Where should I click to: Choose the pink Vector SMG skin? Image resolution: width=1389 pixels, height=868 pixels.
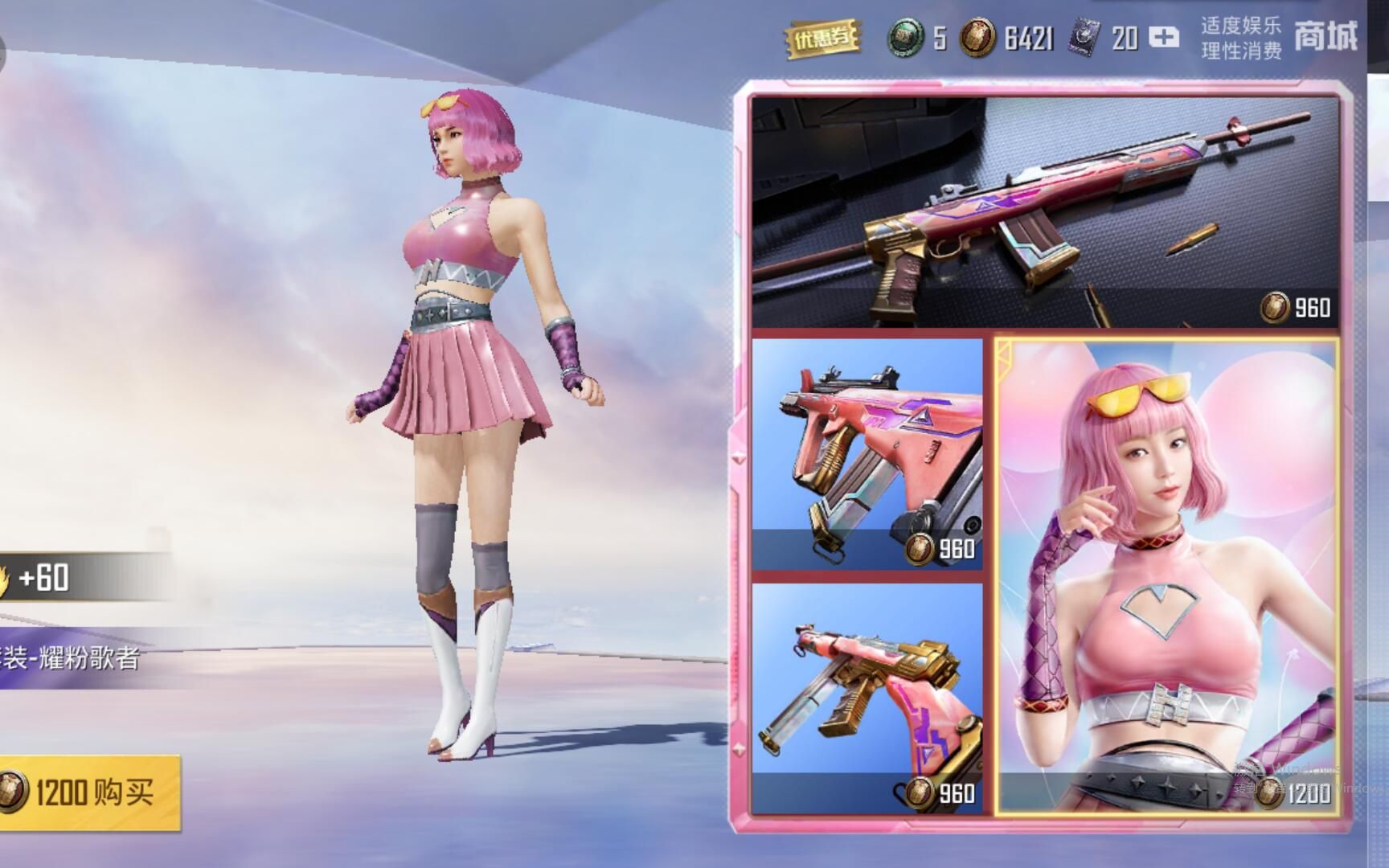coord(867,454)
